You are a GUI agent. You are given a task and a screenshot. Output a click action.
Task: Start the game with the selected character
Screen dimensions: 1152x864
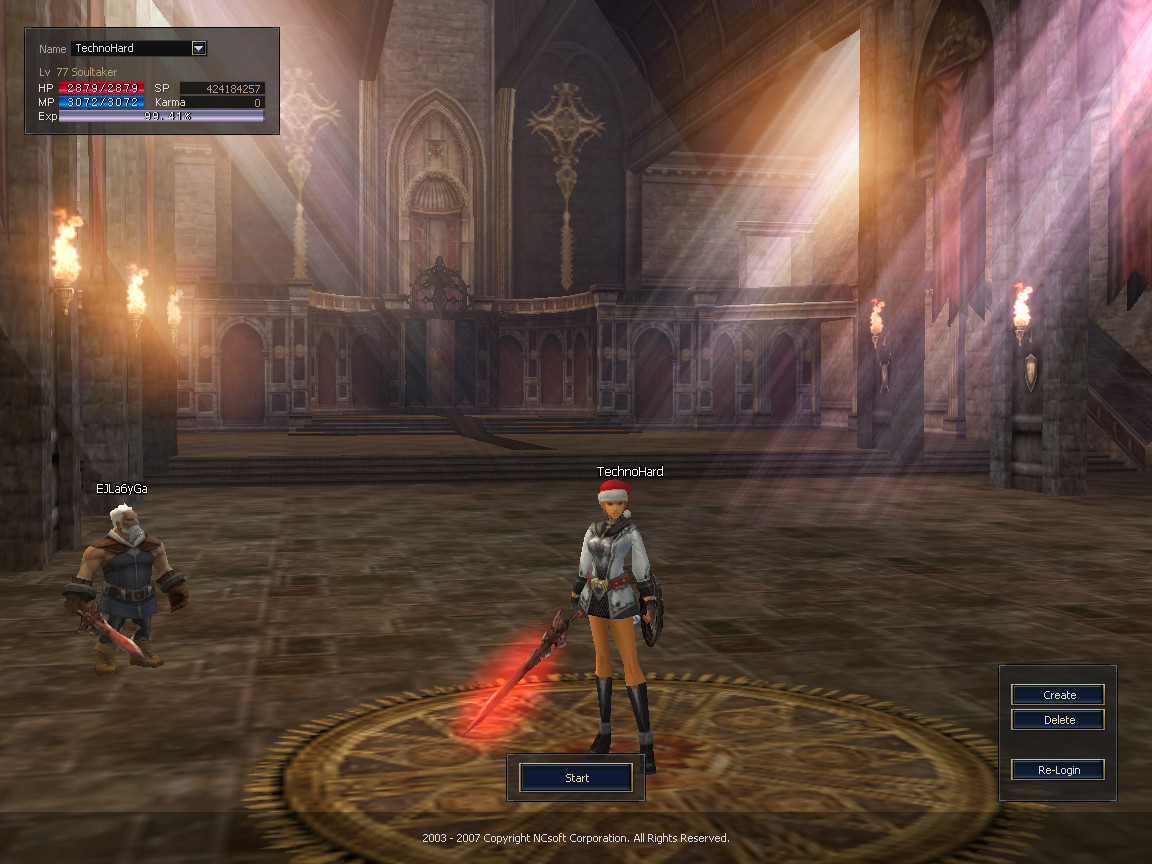point(576,777)
